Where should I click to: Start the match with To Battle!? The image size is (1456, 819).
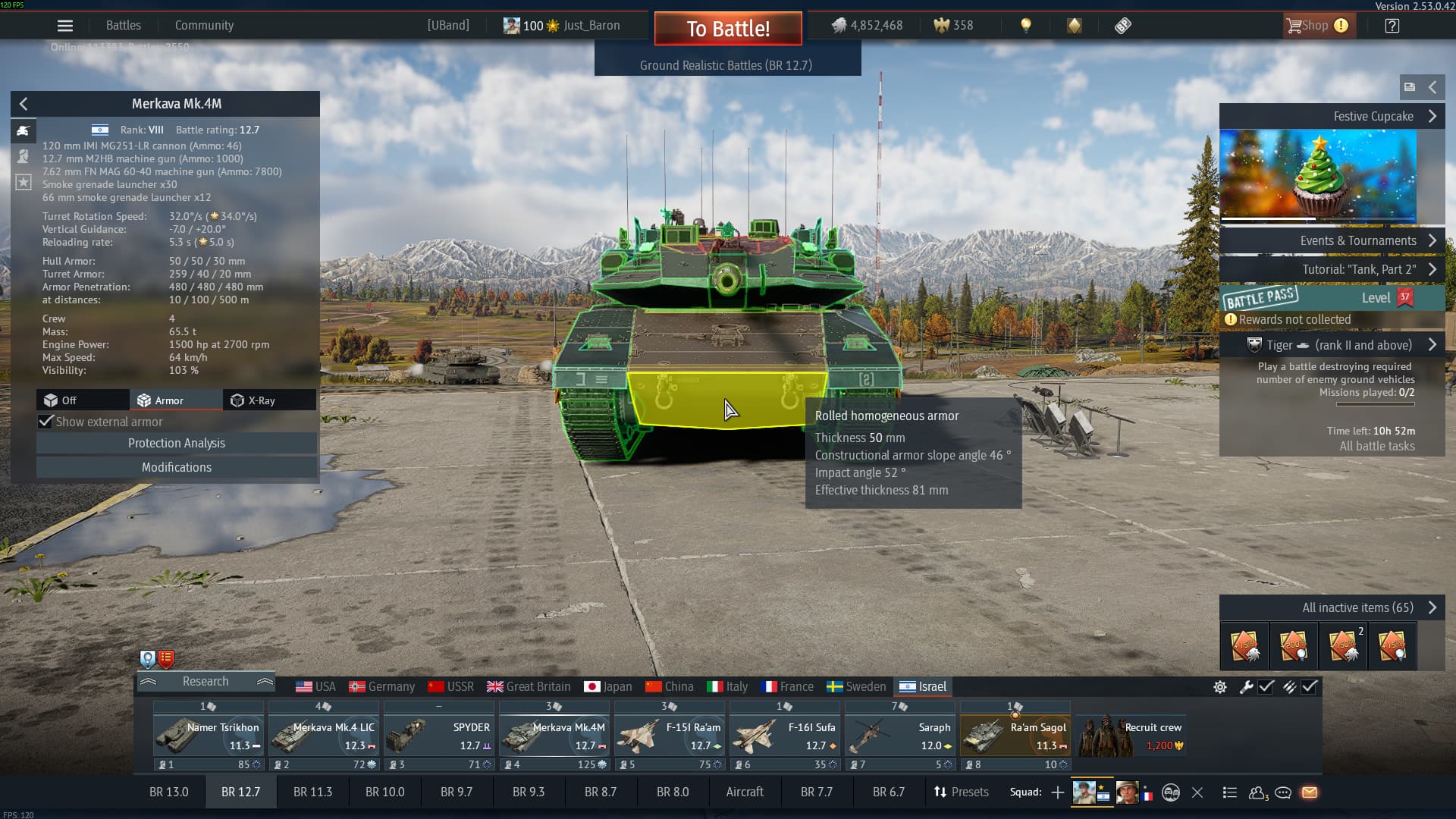tap(728, 29)
